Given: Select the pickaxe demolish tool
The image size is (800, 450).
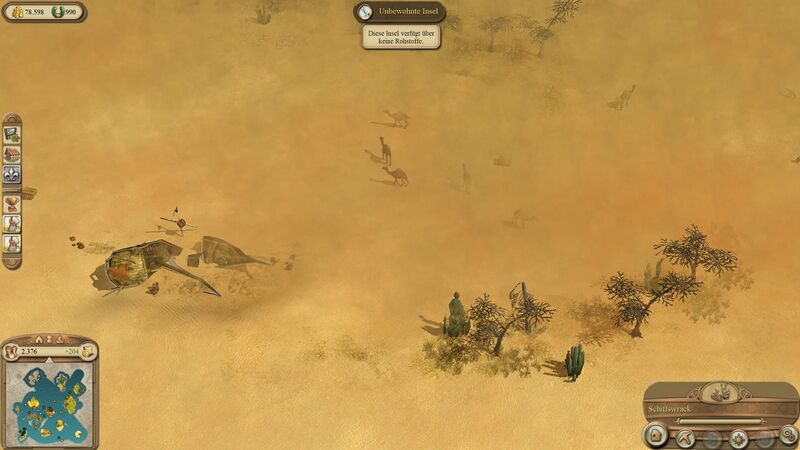Looking at the screenshot, I should point(687,436).
